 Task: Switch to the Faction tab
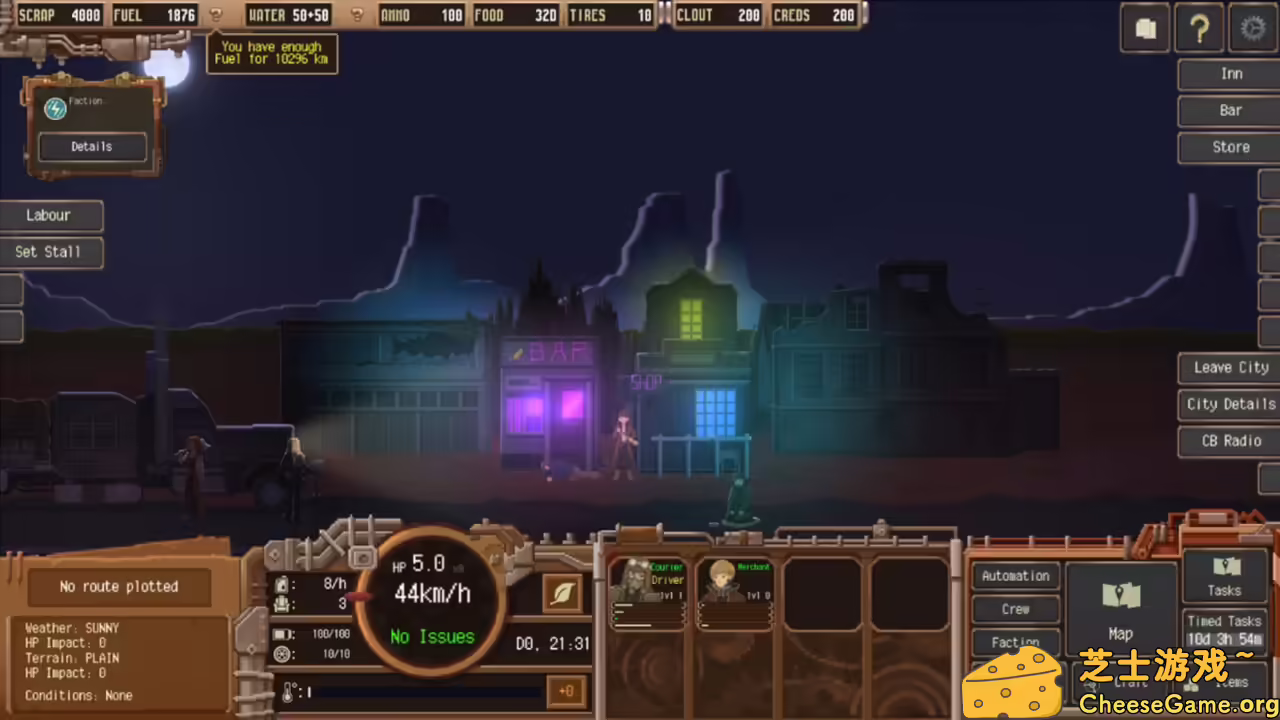(1015, 642)
